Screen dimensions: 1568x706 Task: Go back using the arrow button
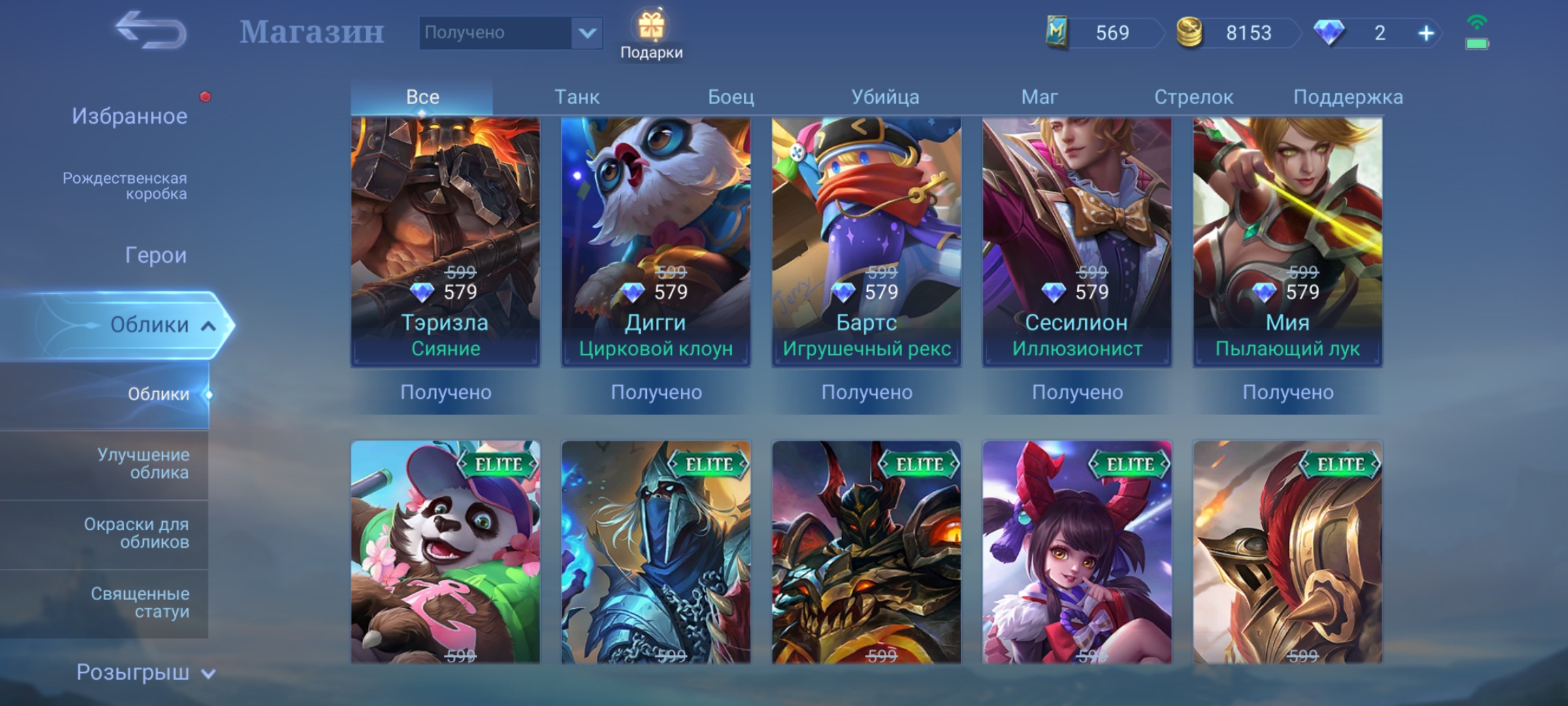click(151, 31)
